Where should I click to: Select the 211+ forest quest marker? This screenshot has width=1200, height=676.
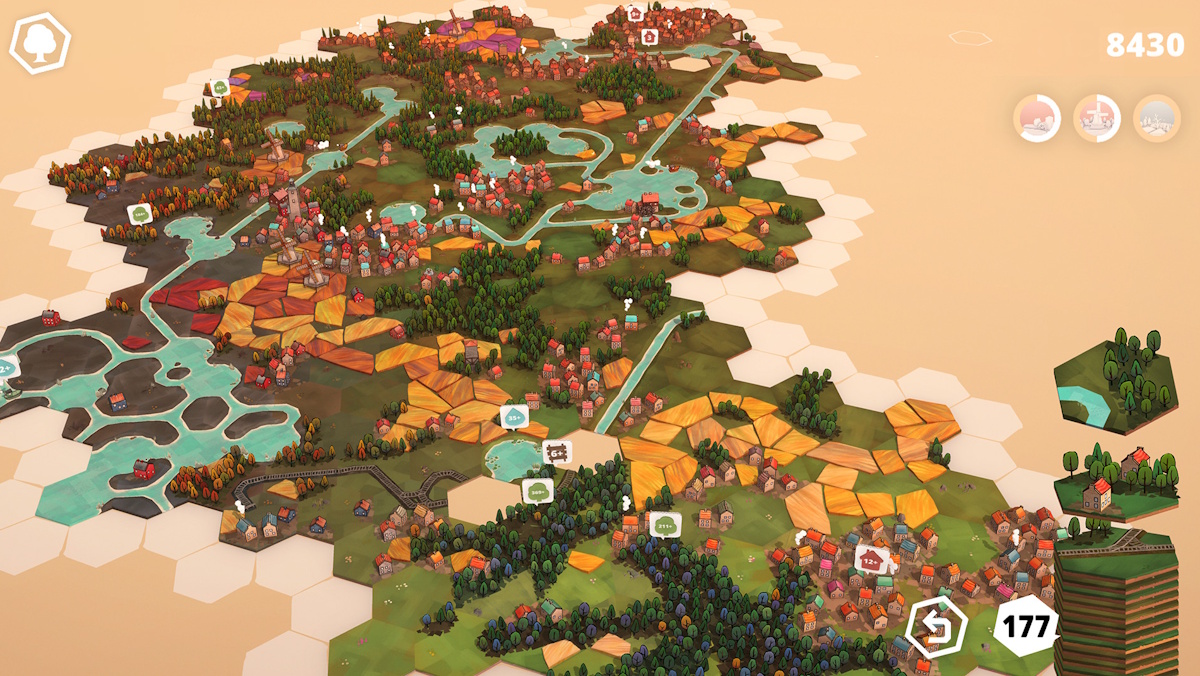[x=665, y=523]
